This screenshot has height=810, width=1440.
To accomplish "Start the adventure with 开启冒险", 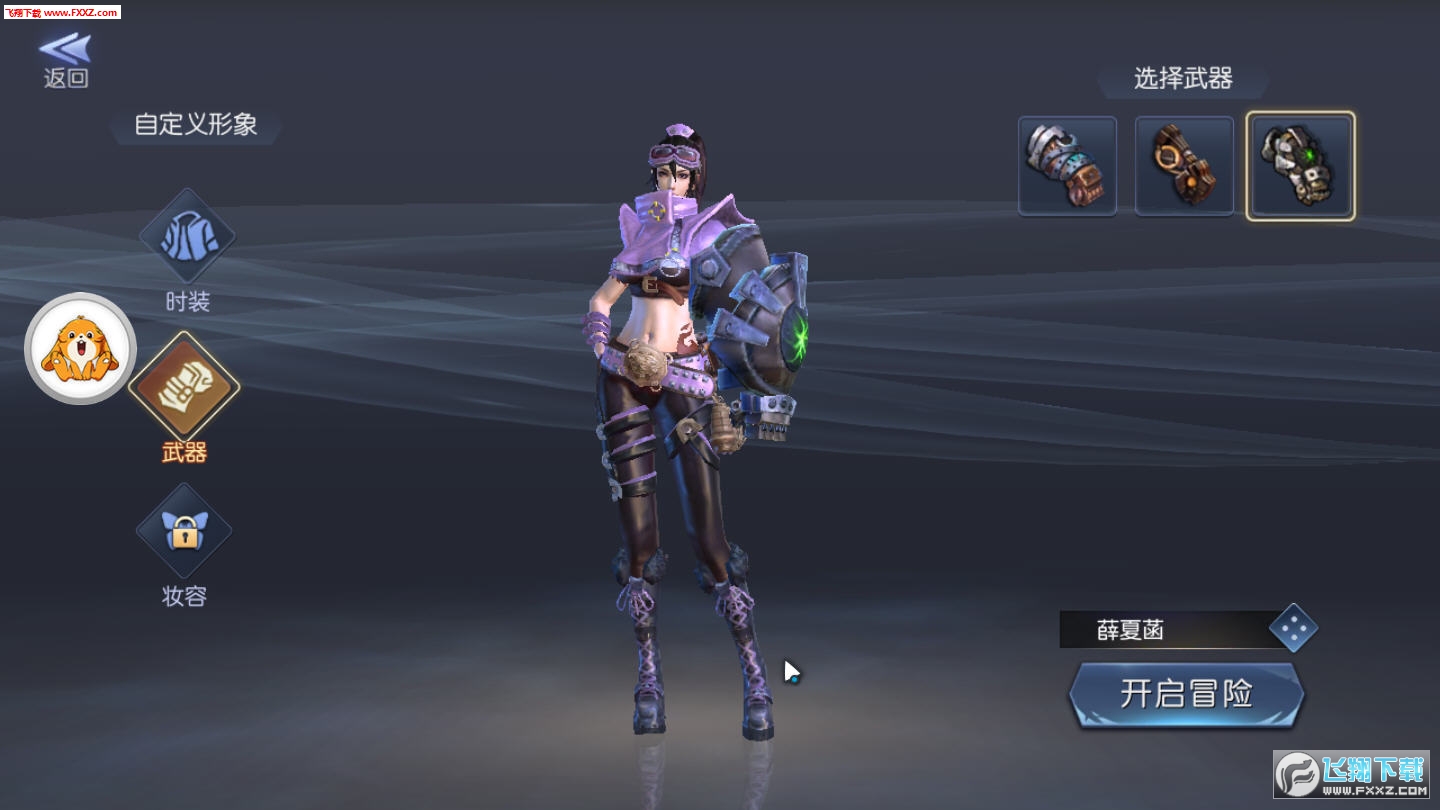I will coord(1186,693).
